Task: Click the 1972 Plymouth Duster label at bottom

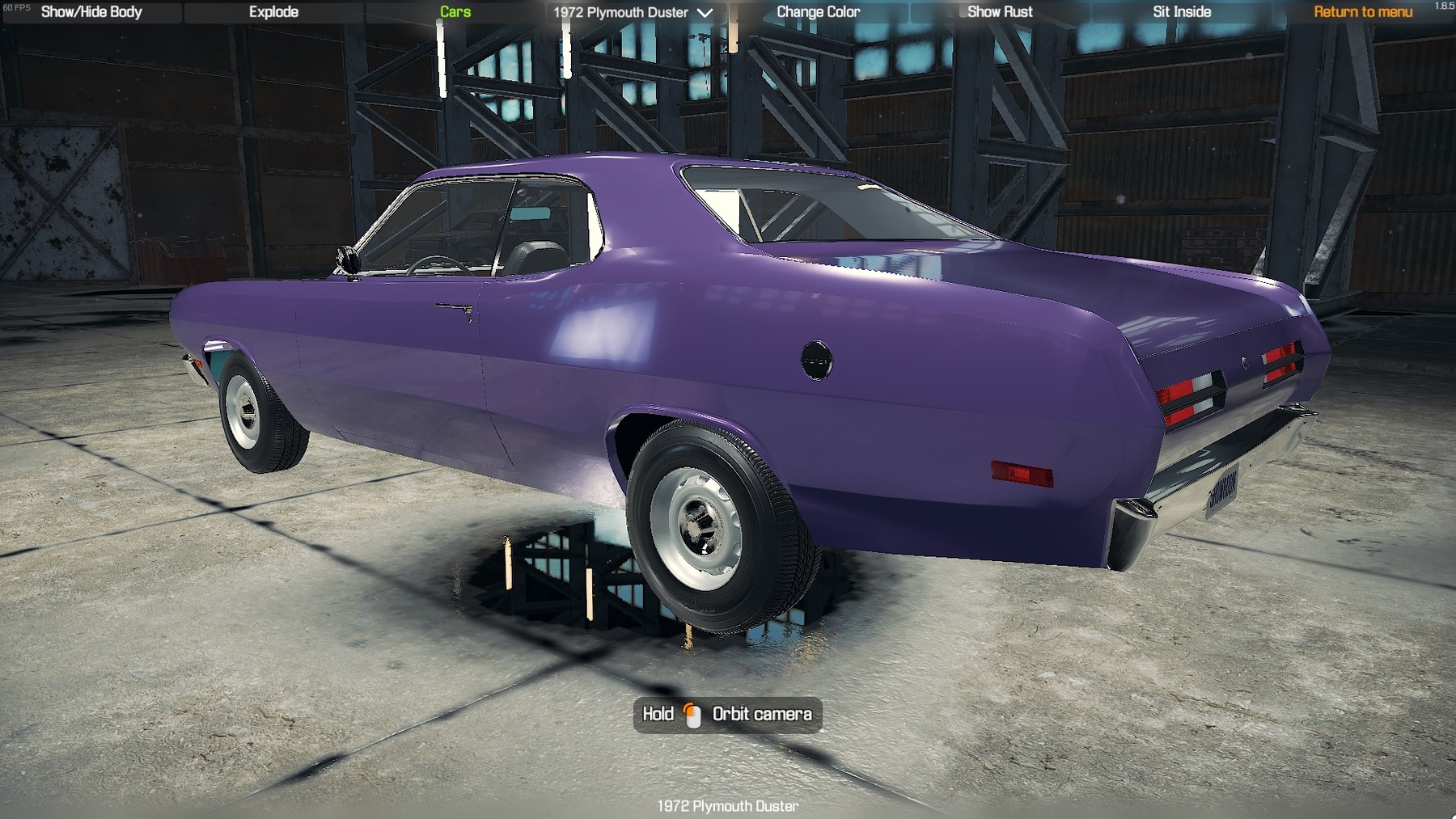Action: click(x=726, y=805)
